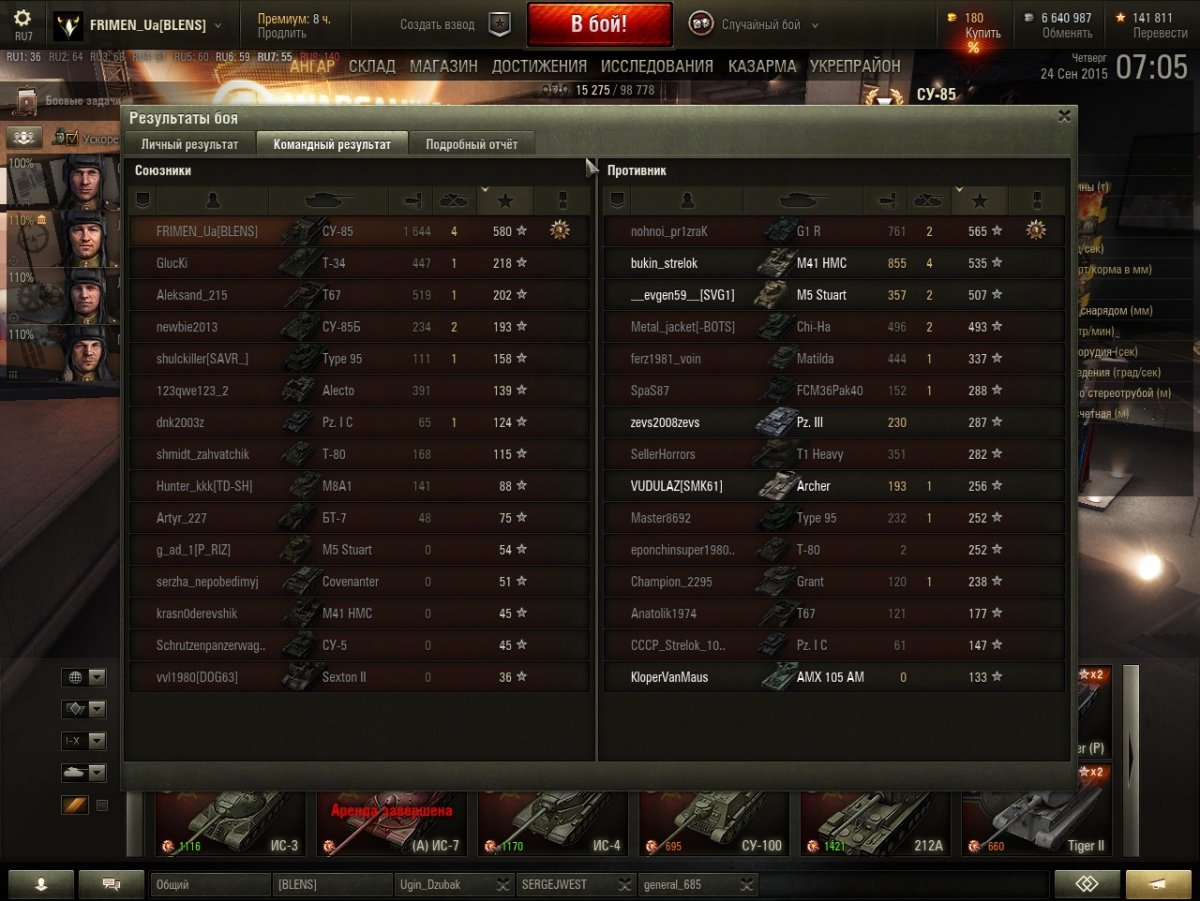
Task: Open the КАЗАРМА barracks menu
Action: coord(762,66)
